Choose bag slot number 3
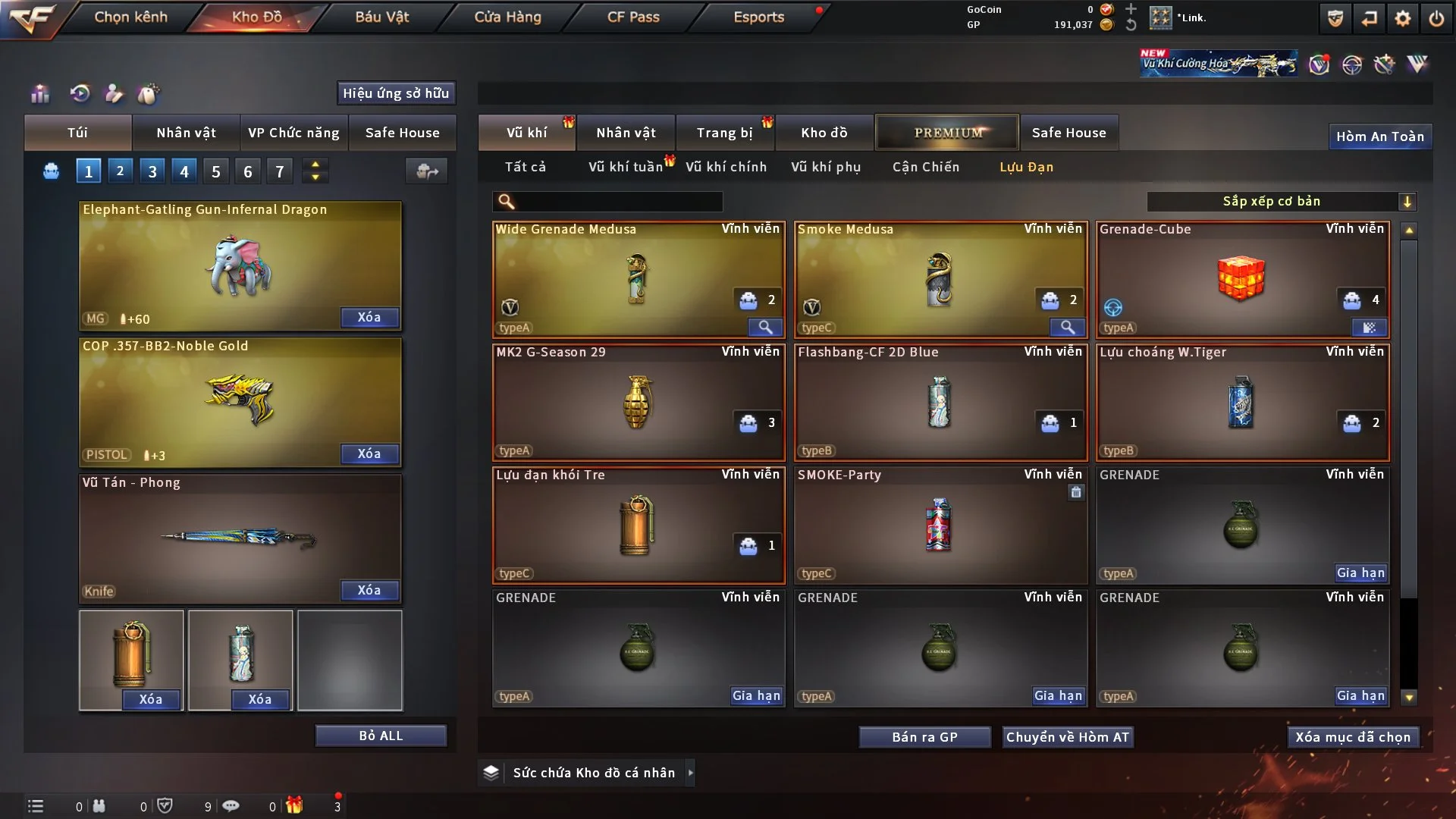Viewport: 1456px width, 819px height. pyautogui.click(x=152, y=171)
